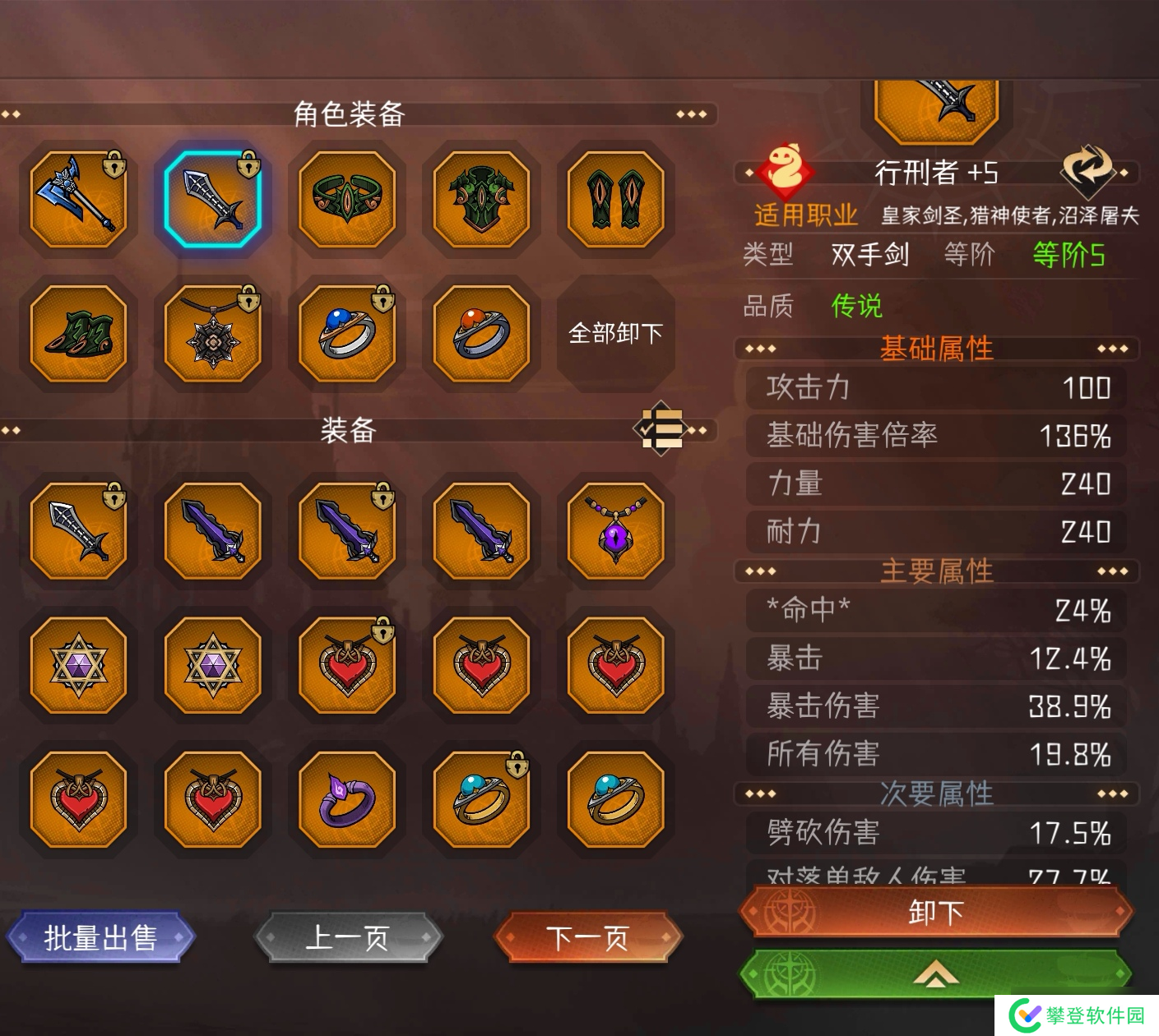The width and height of the screenshot is (1159, 1036).
Task: Select the equipped green gauntlets
Action: pyautogui.click(x=615, y=199)
